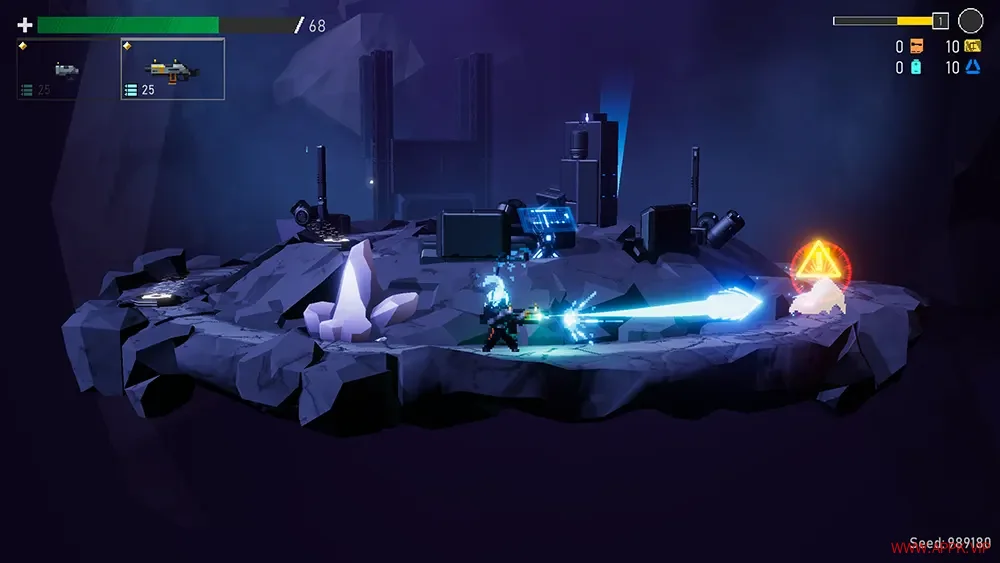
Task: Click the blue triangle resource icon
Action: point(972,68)
